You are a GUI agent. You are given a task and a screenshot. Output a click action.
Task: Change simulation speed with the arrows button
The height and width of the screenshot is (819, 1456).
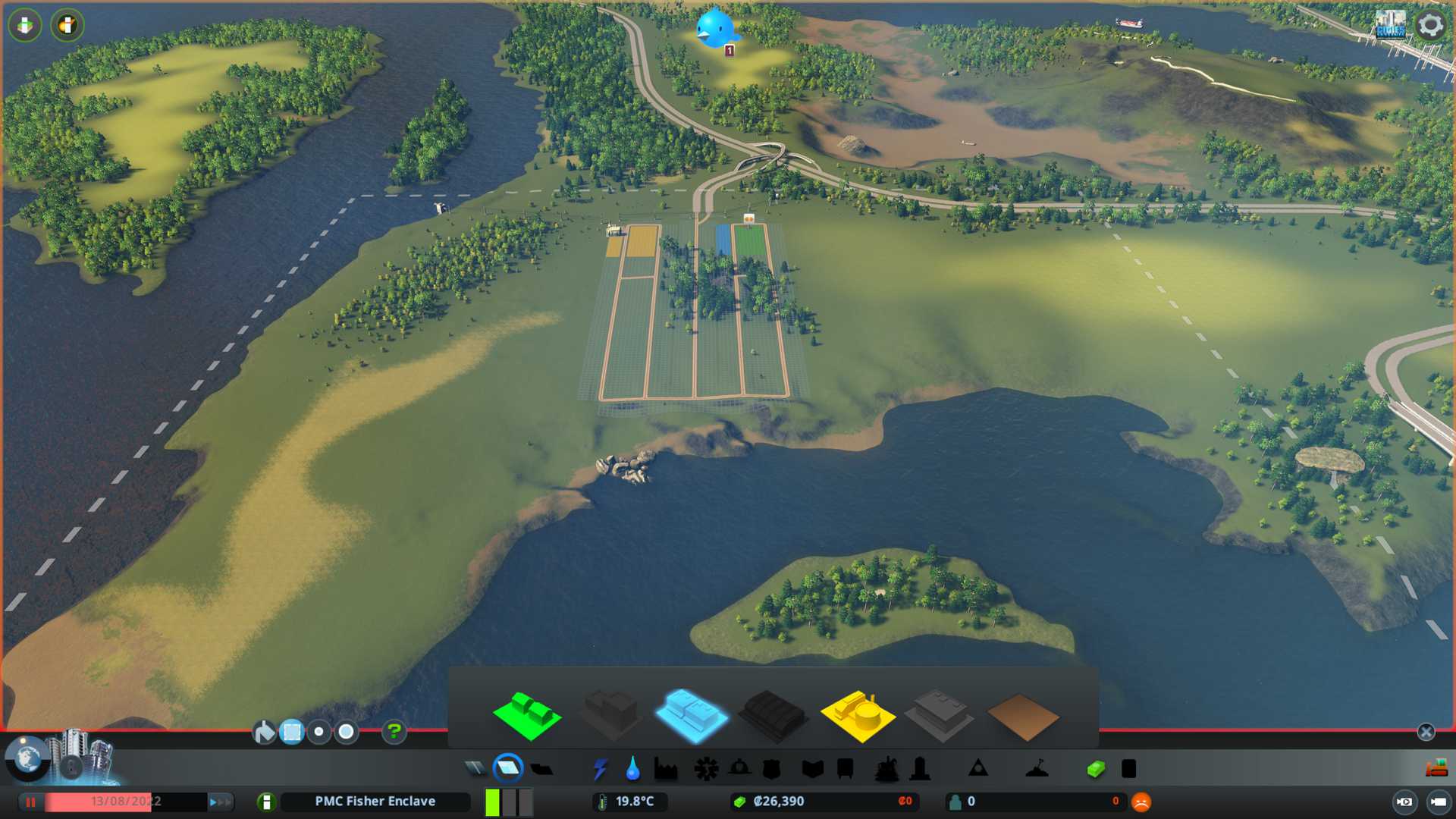click(219, 802)
